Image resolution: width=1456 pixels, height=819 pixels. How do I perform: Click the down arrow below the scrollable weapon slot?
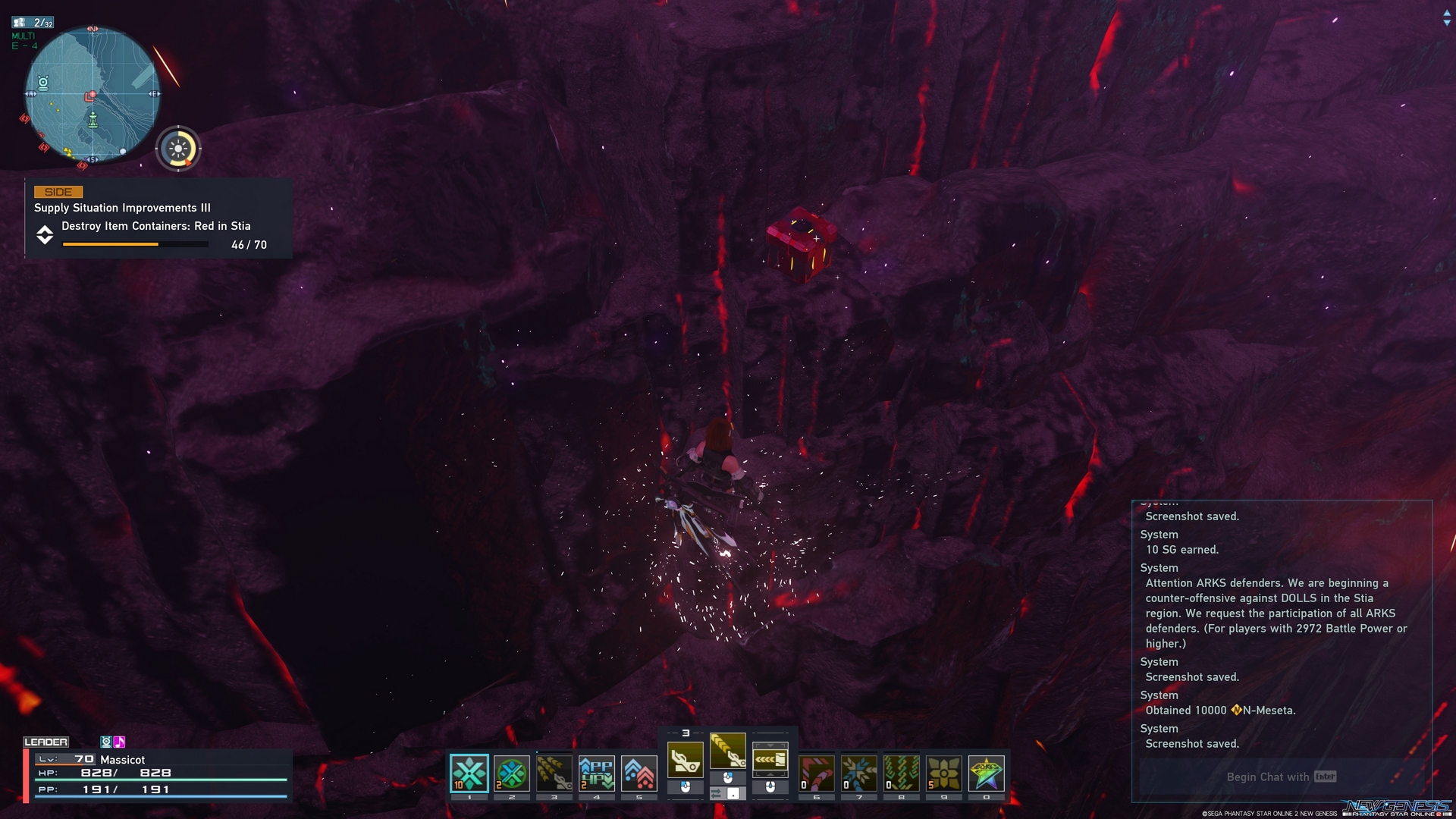770,774
